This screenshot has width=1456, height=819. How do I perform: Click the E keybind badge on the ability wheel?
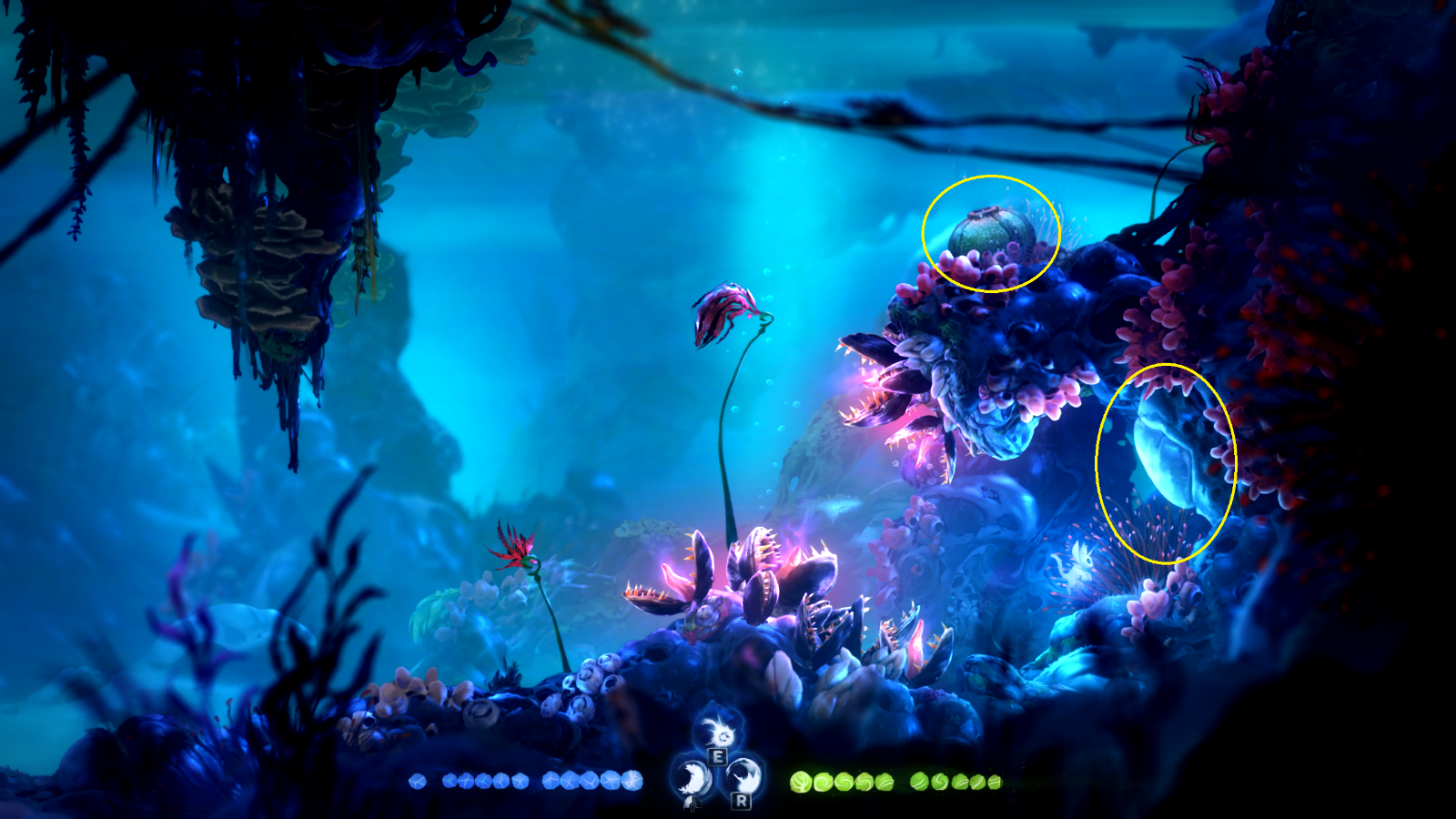coord(717,757)
